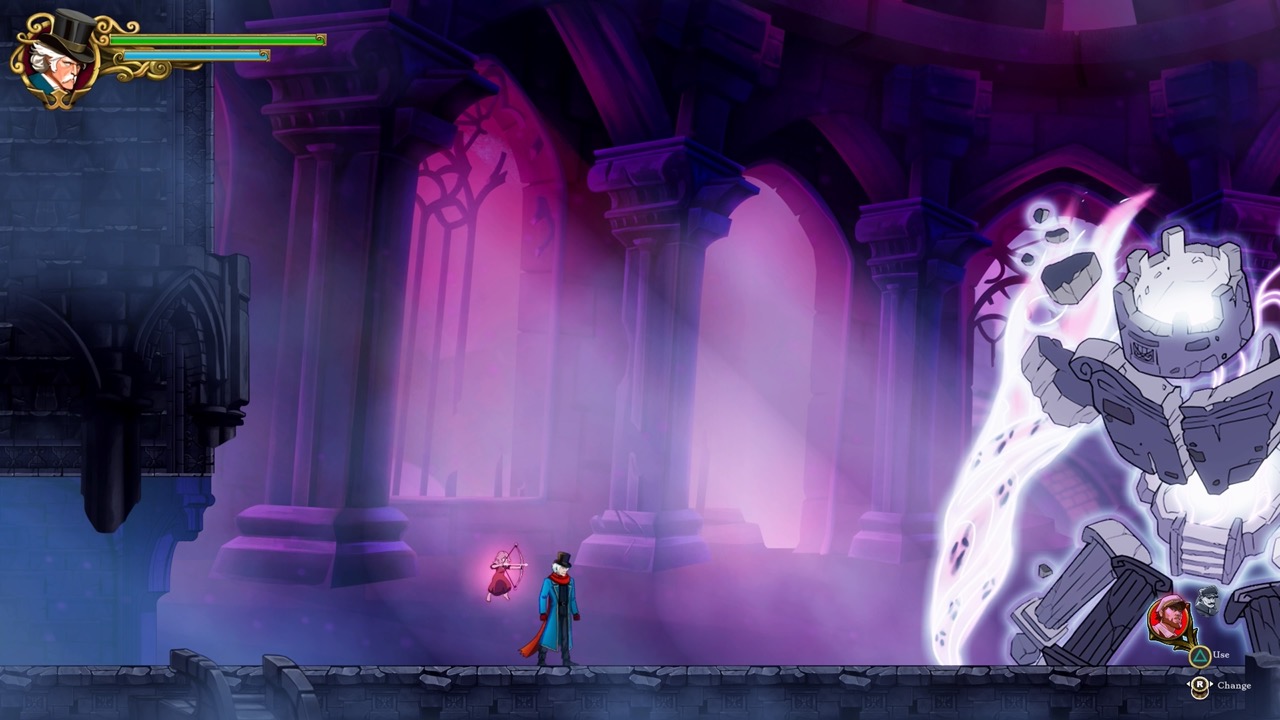The image size is (1280, 720).
Task: Click the right arrow beside the R button
Action: tap(1212, 684)
